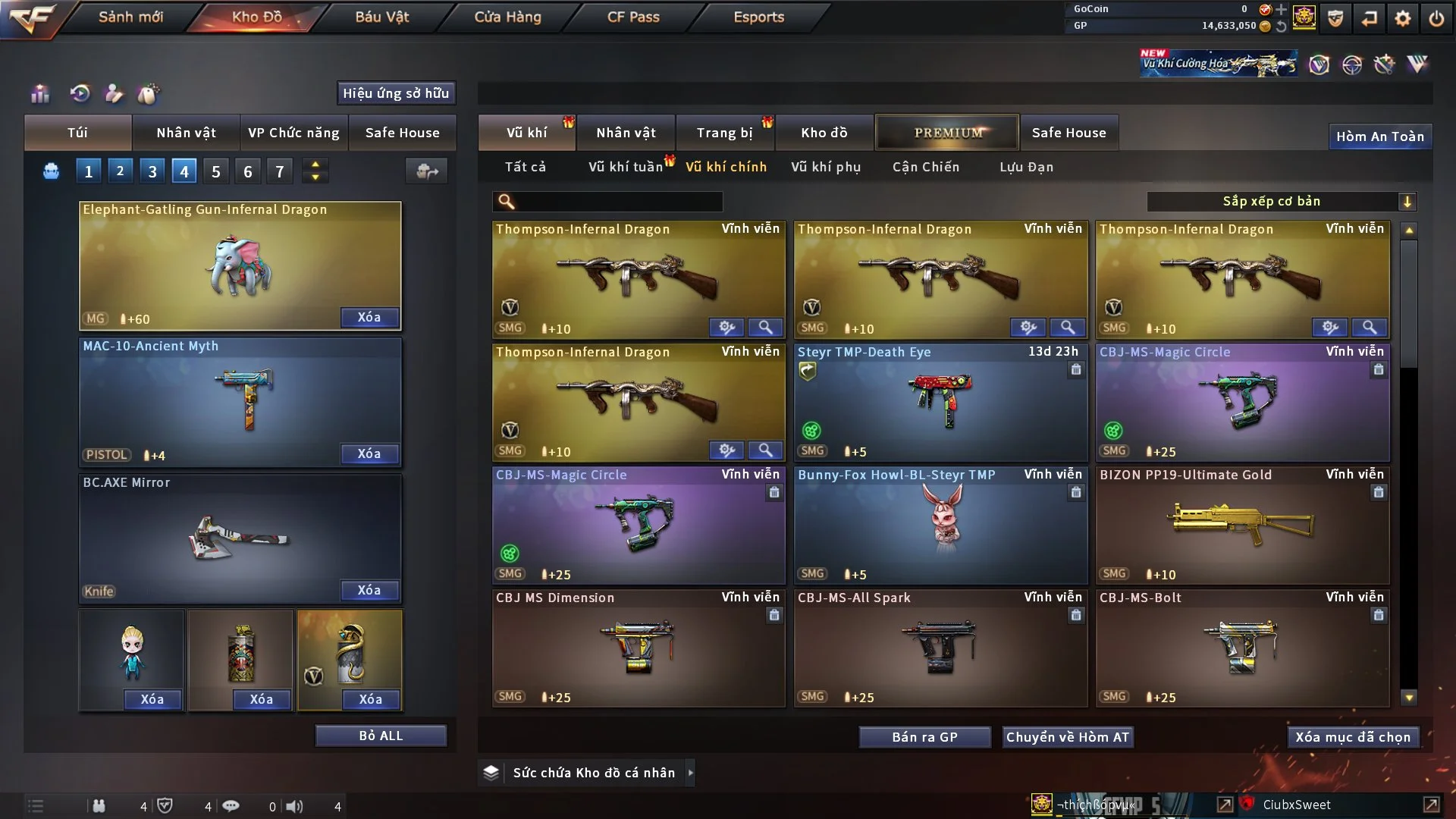Click Chuyển về Hòm AT button

1068,737
